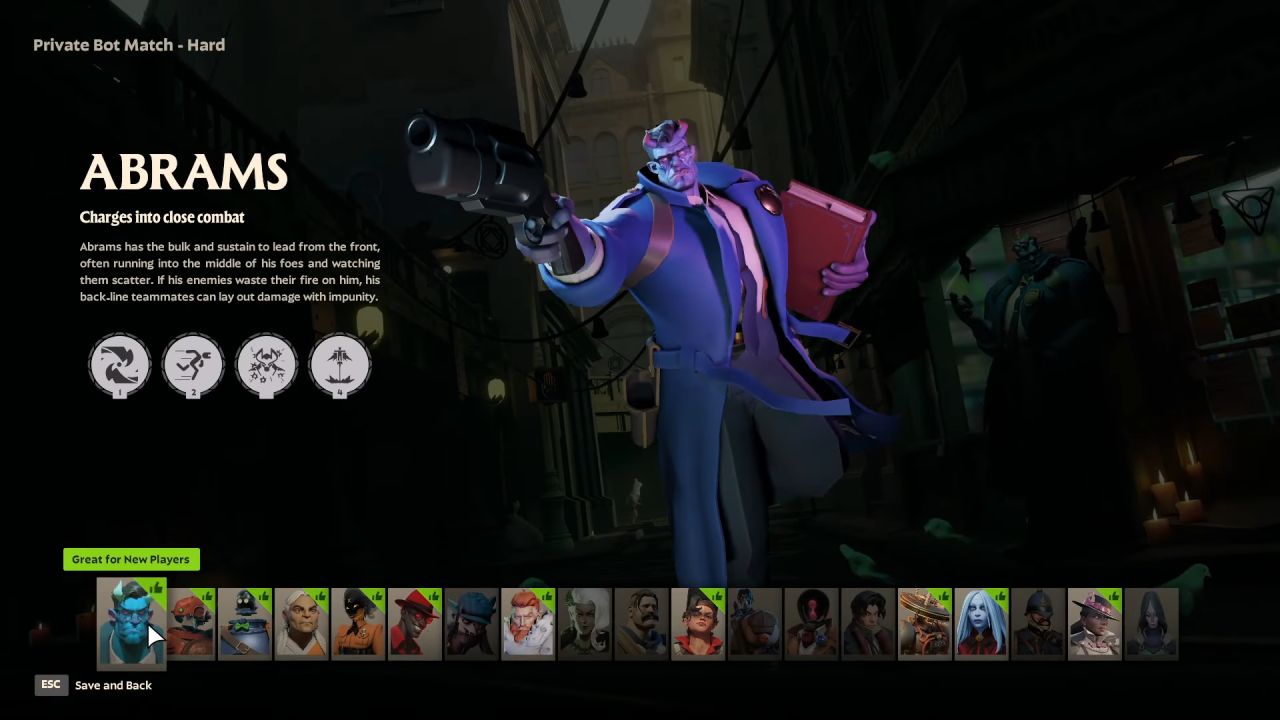Select the Abrams hero portrait

131,622
